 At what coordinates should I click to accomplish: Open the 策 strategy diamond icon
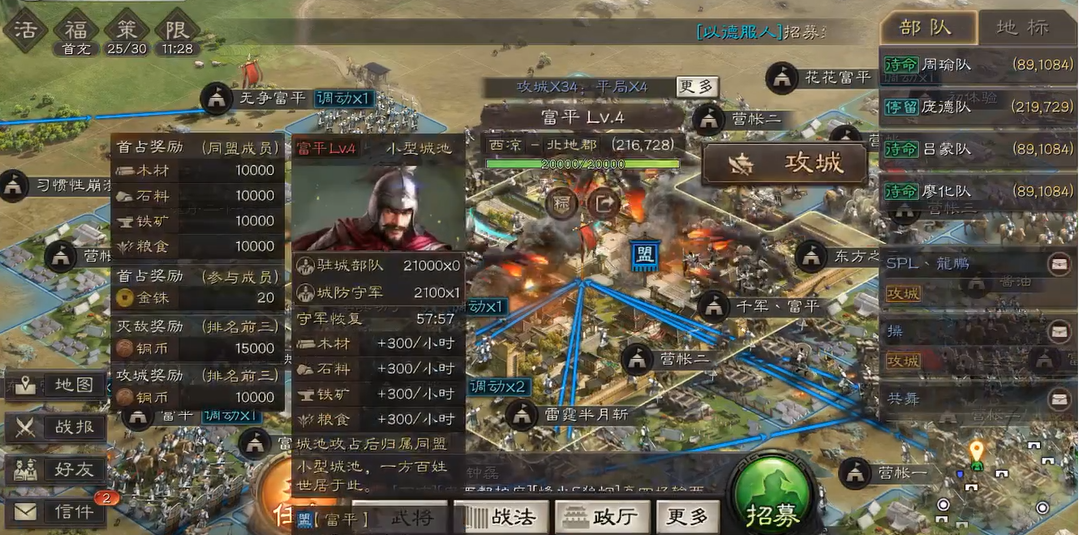tap(127, 28)
